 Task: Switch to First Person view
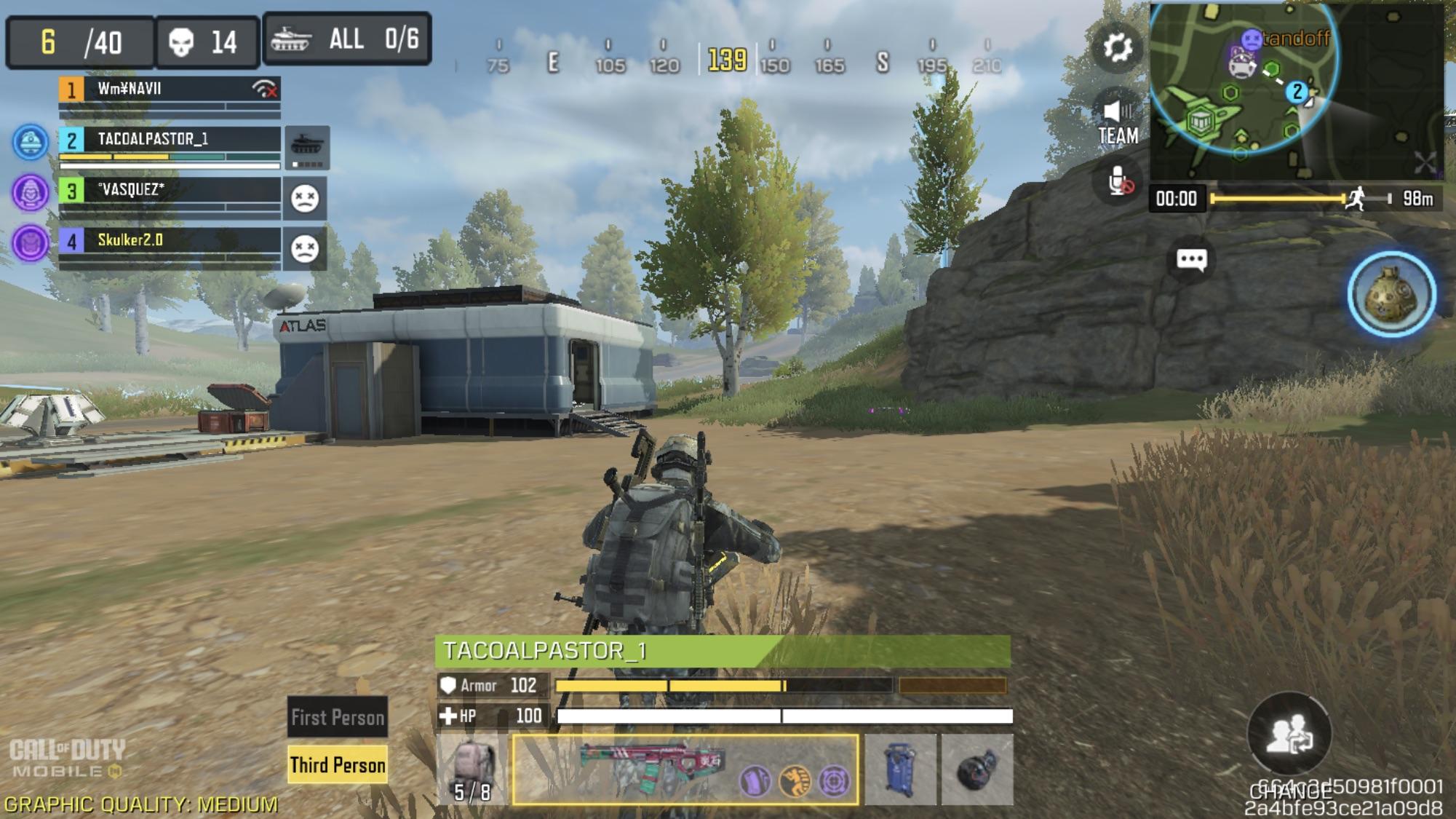pyautogui.click(x=338, y=717)
